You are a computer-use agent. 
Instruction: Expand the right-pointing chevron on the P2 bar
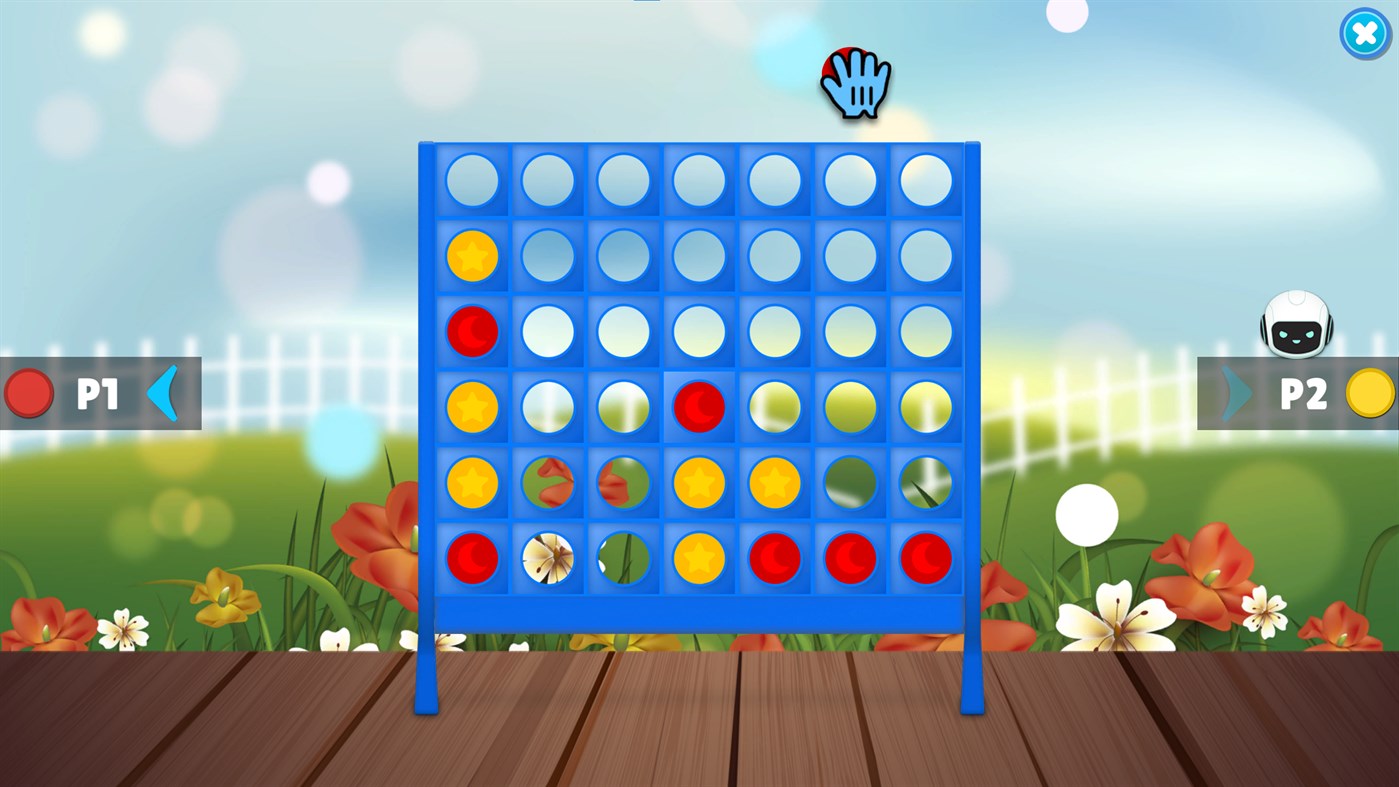click(x=1234, y=392)
